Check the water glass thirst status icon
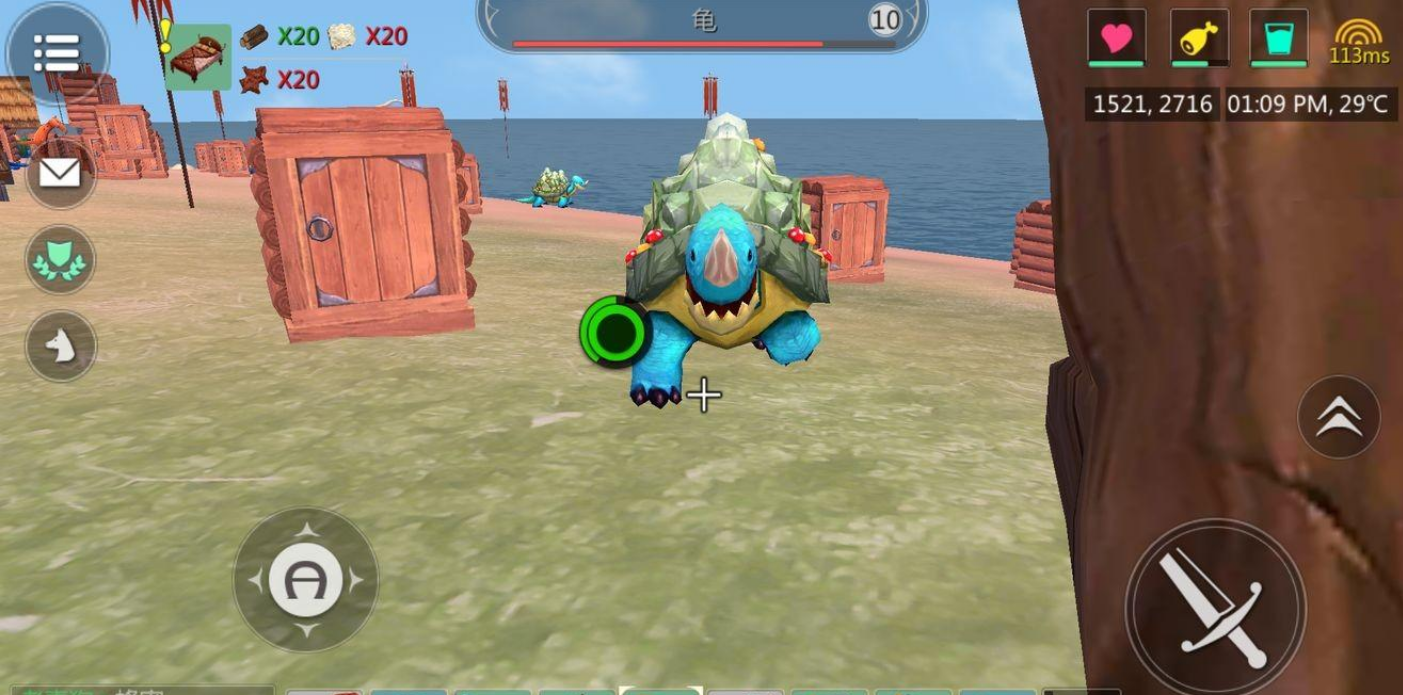Screen dimensions: 1403x695 (1278, 39)
